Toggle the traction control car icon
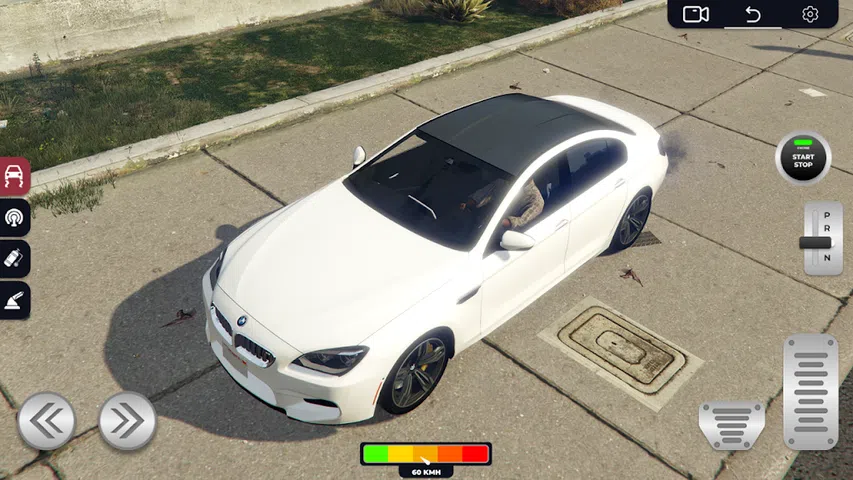This screenshot has width=853, height=480. pos(15,177)
